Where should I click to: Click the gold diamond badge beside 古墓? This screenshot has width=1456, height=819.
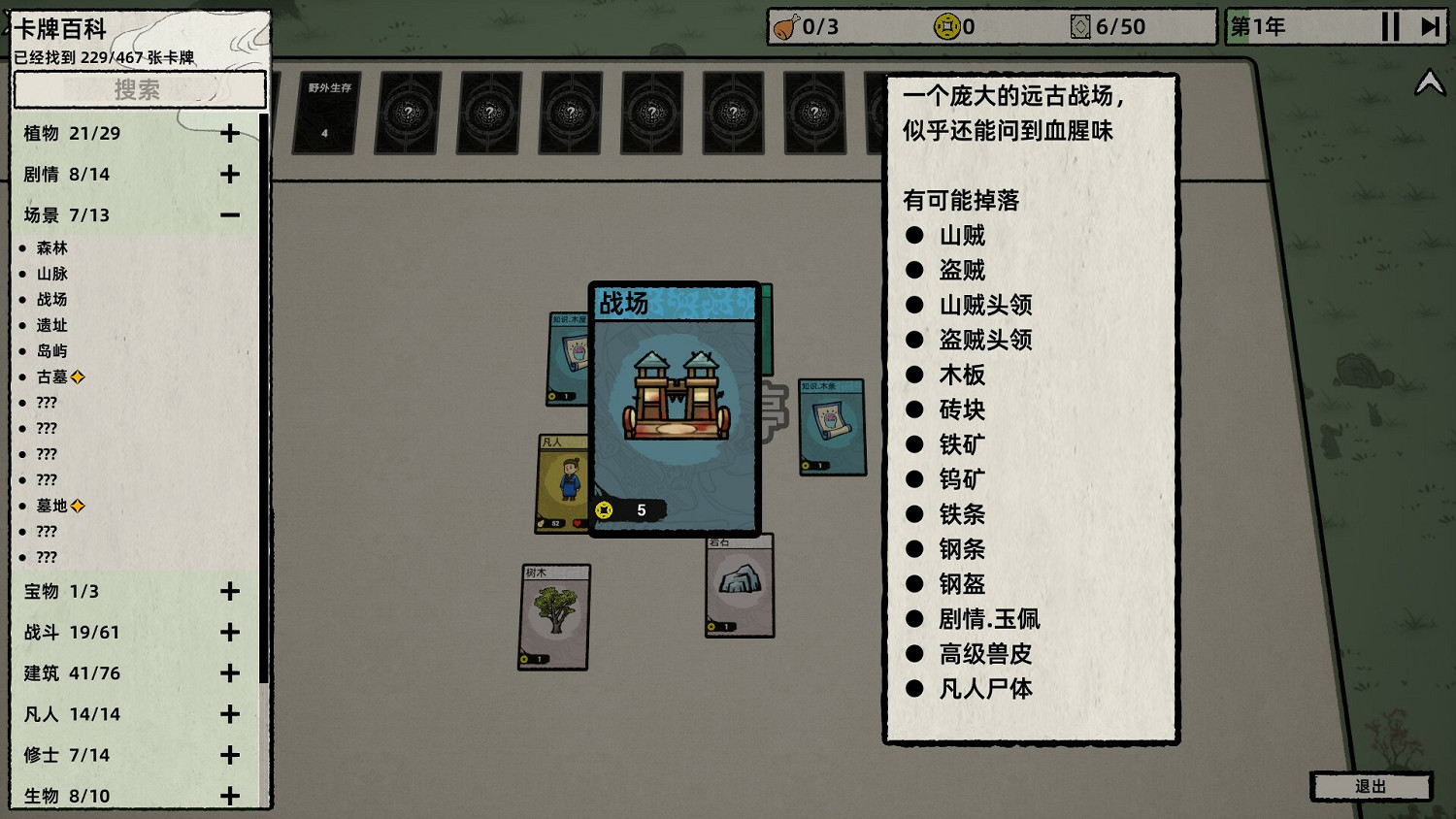[x=78, y=377]
